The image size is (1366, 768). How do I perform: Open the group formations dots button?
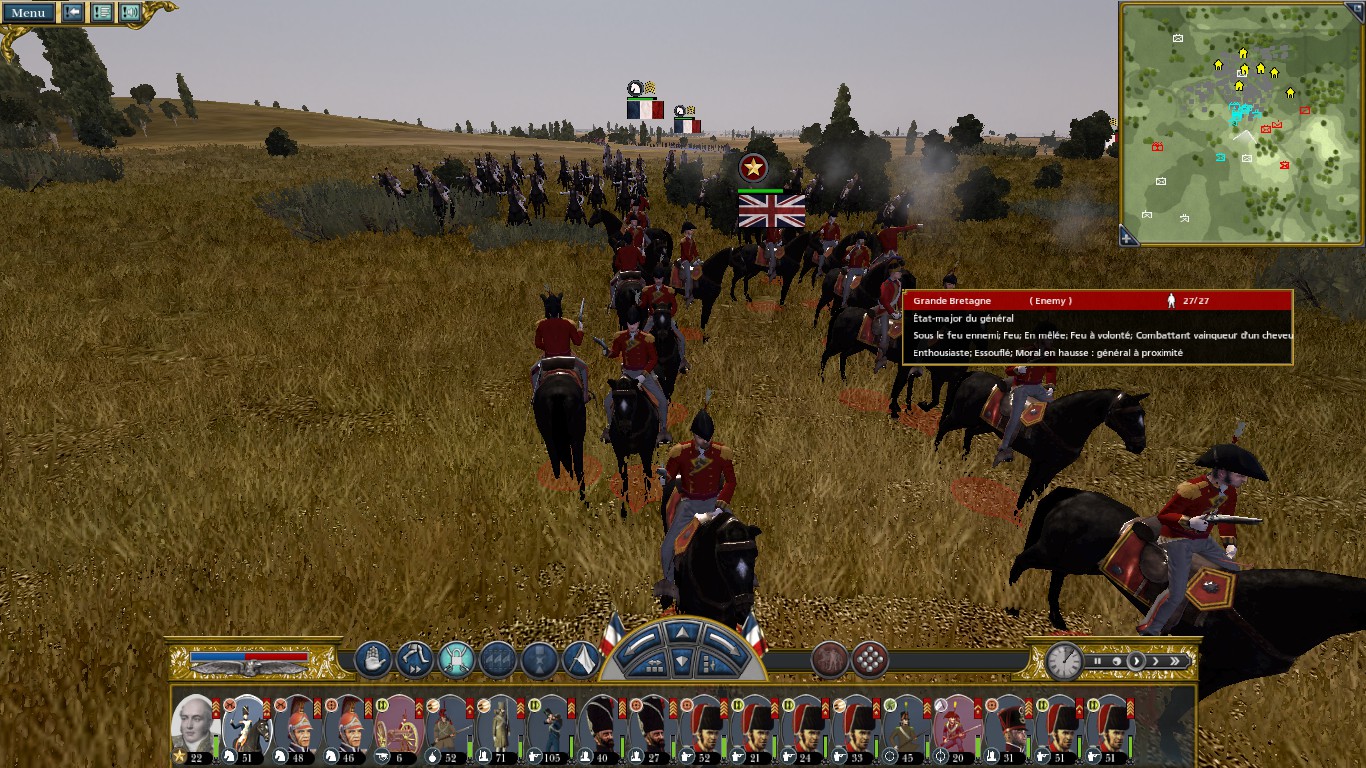tap(870, 659)
